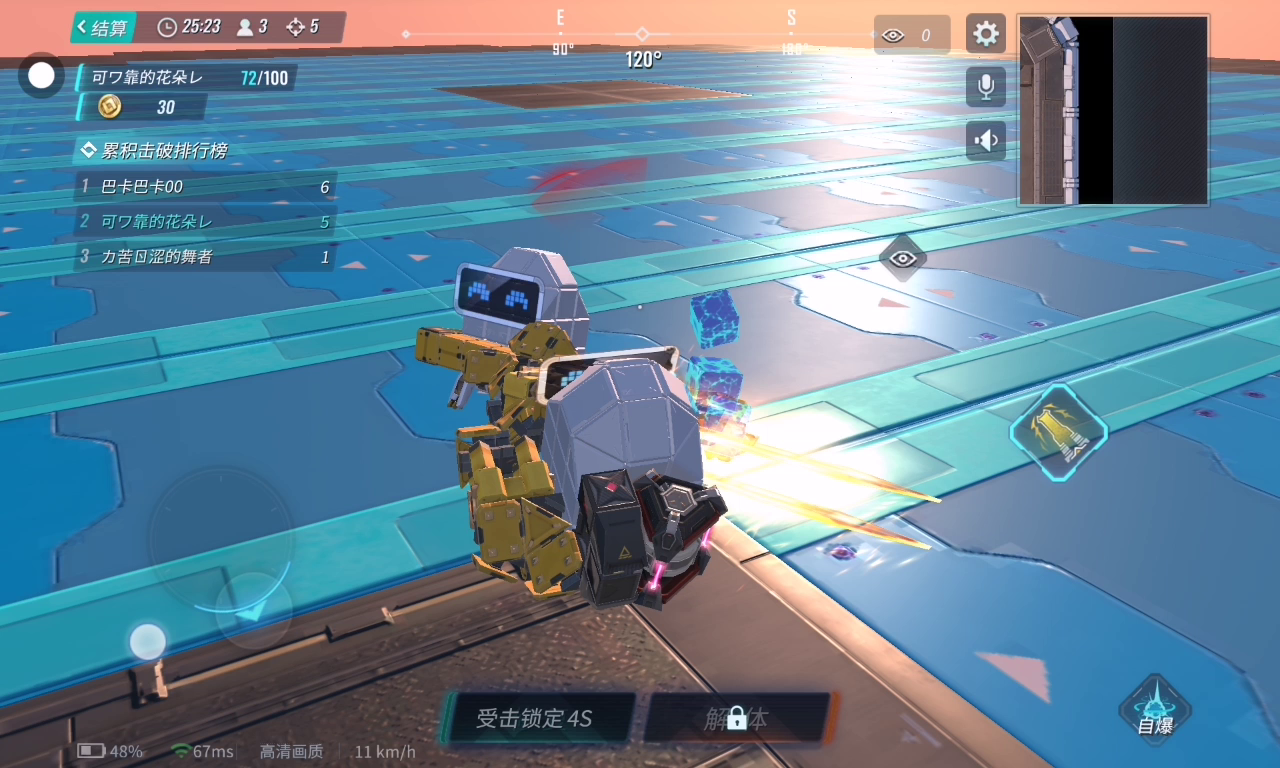Screen dimensions: 1280x768
Task: Tap the 结算 back button
Action: coord(102,27)
